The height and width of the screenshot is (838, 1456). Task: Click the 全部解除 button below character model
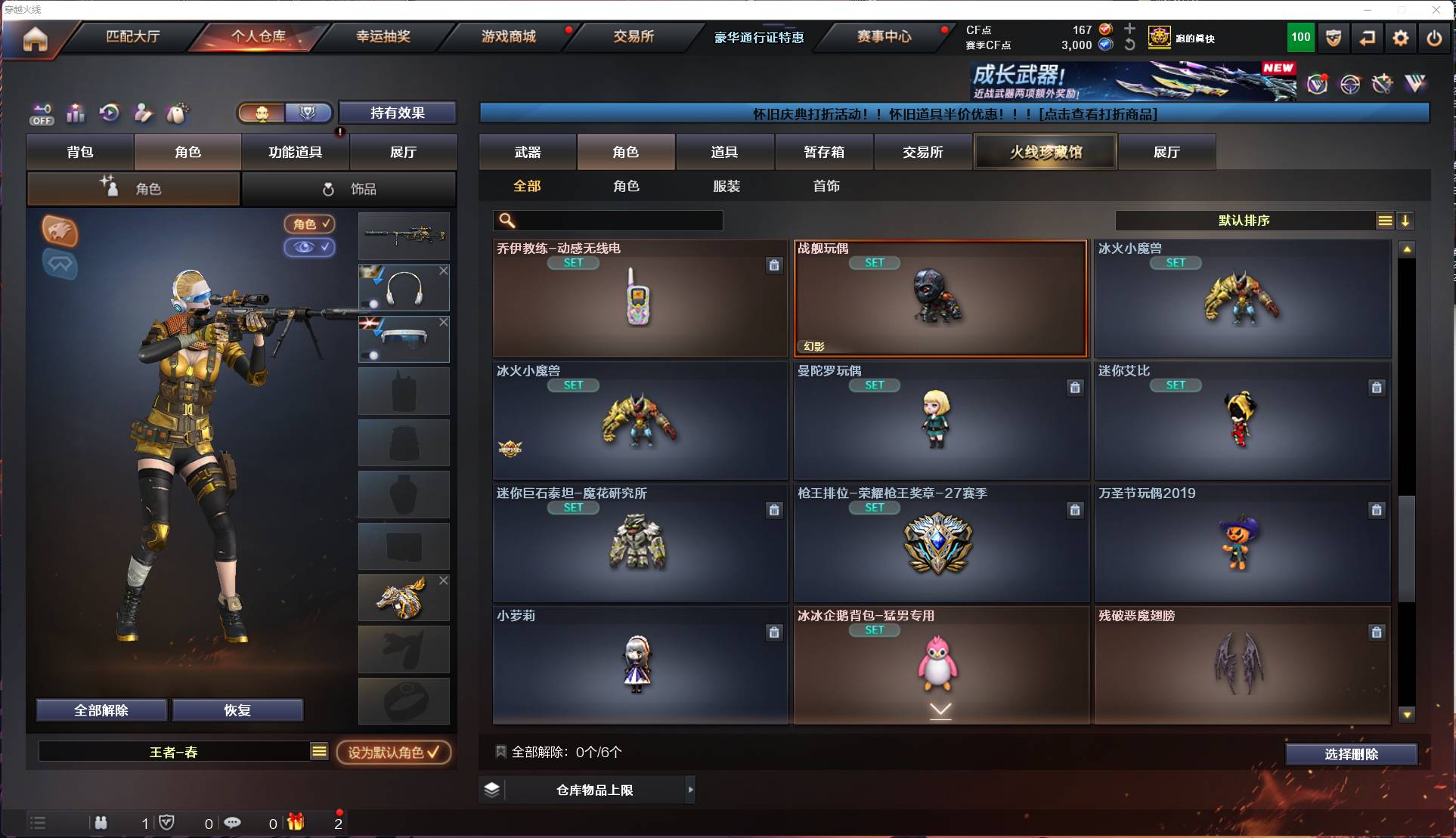101,710
